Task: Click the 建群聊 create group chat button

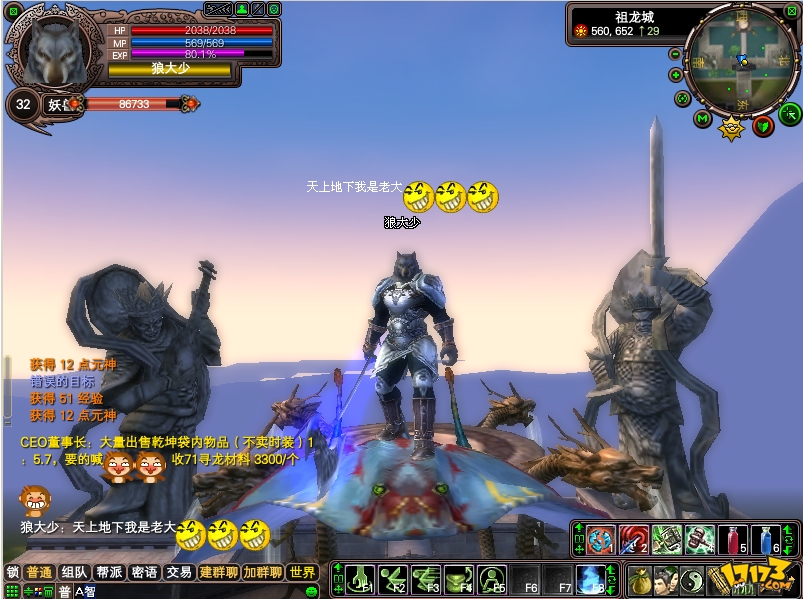Action: pos(219,573)
